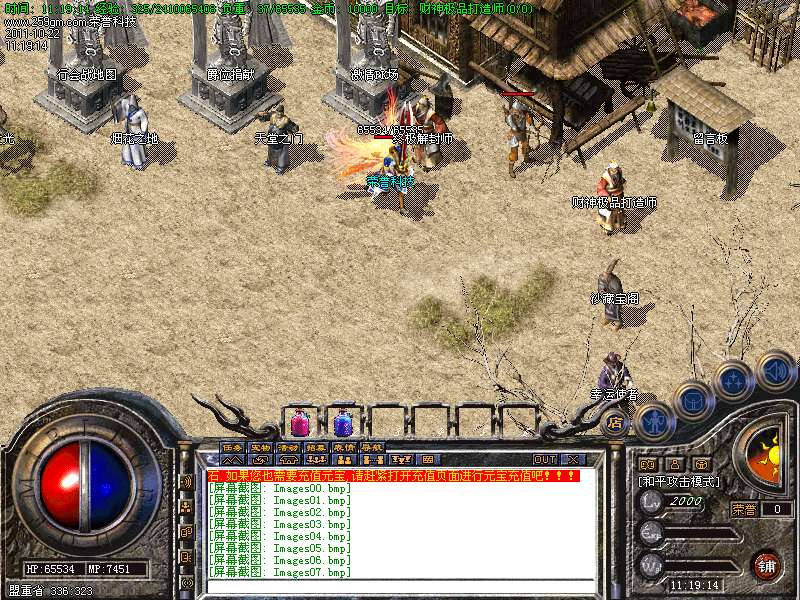Open the bag inventory round button

click(693, 401)
